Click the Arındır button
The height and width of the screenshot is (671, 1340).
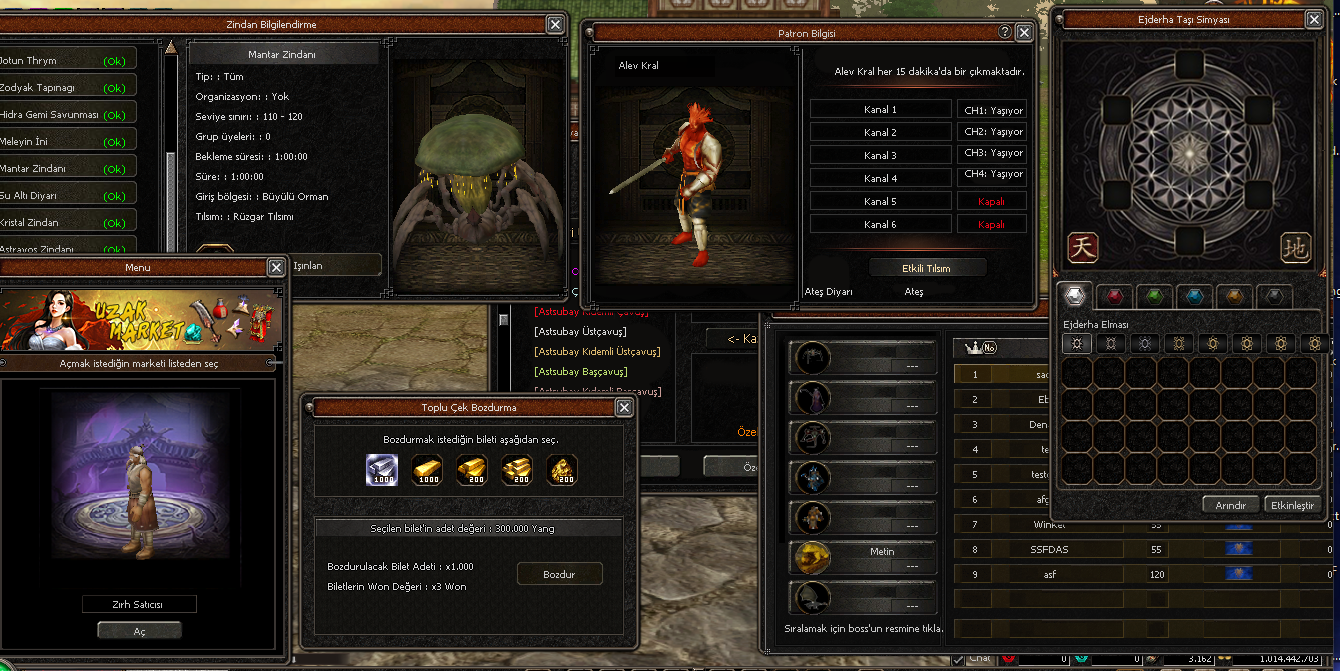point(1229,505)
